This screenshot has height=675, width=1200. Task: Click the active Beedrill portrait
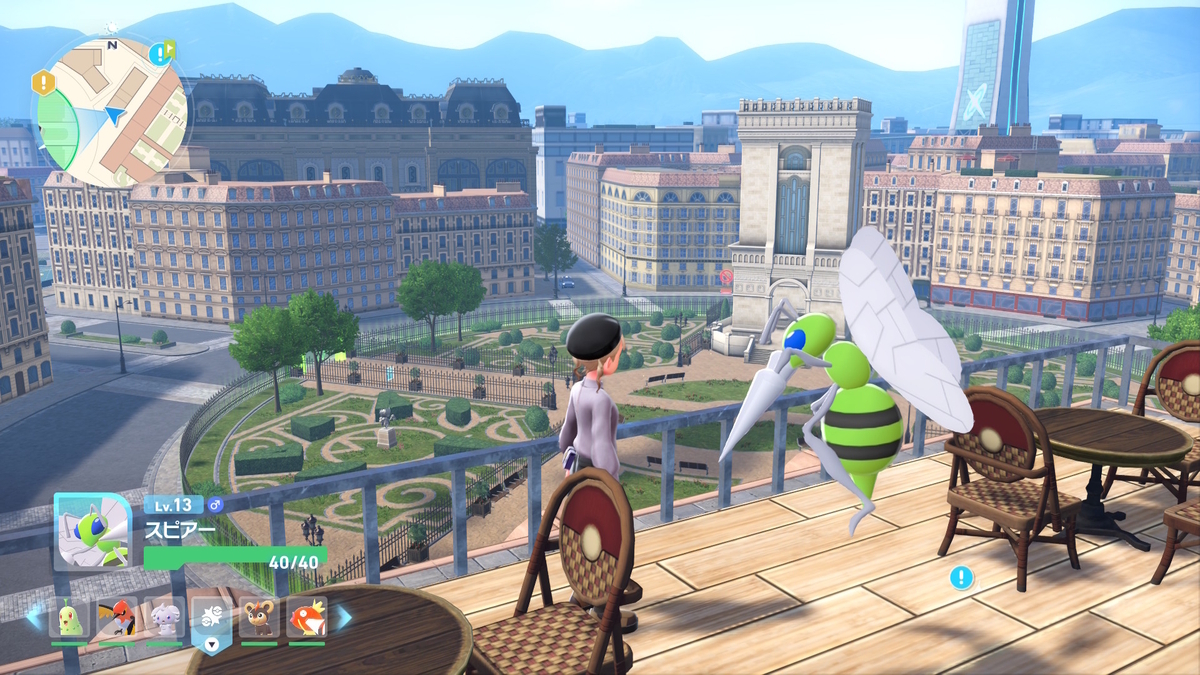92,532
